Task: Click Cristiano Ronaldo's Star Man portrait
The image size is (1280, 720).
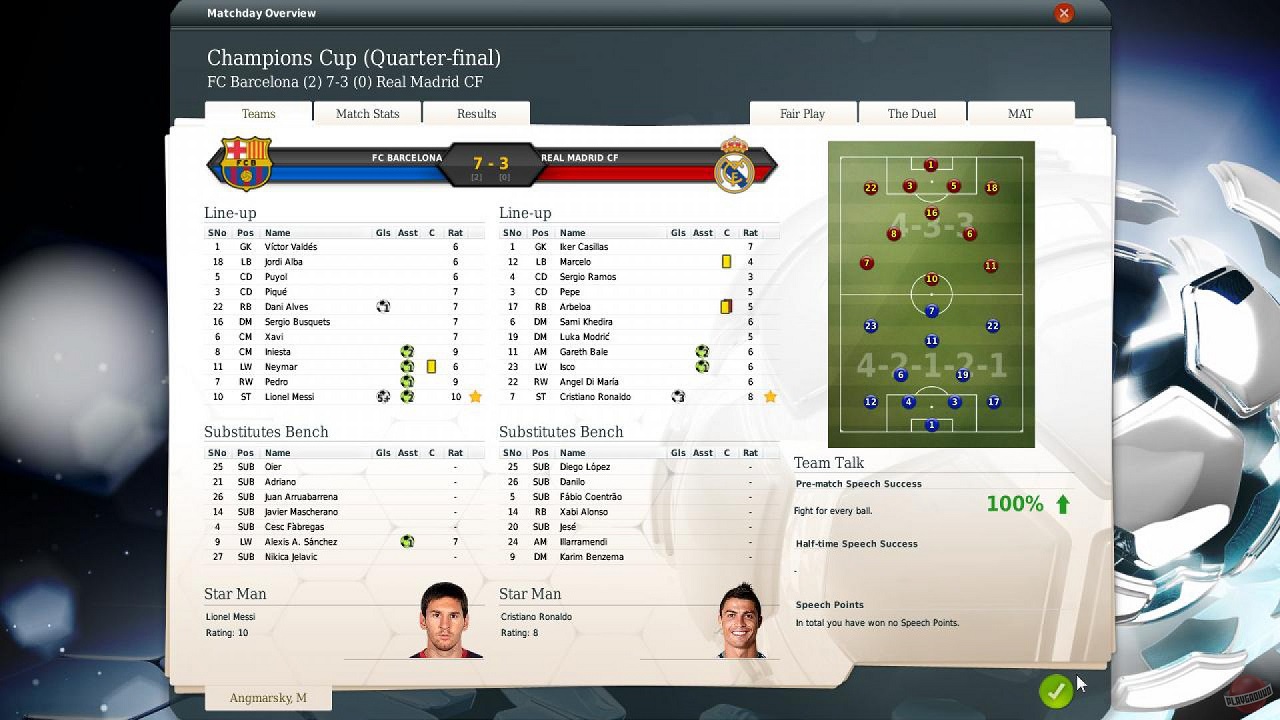Action: tap(741, 621)
